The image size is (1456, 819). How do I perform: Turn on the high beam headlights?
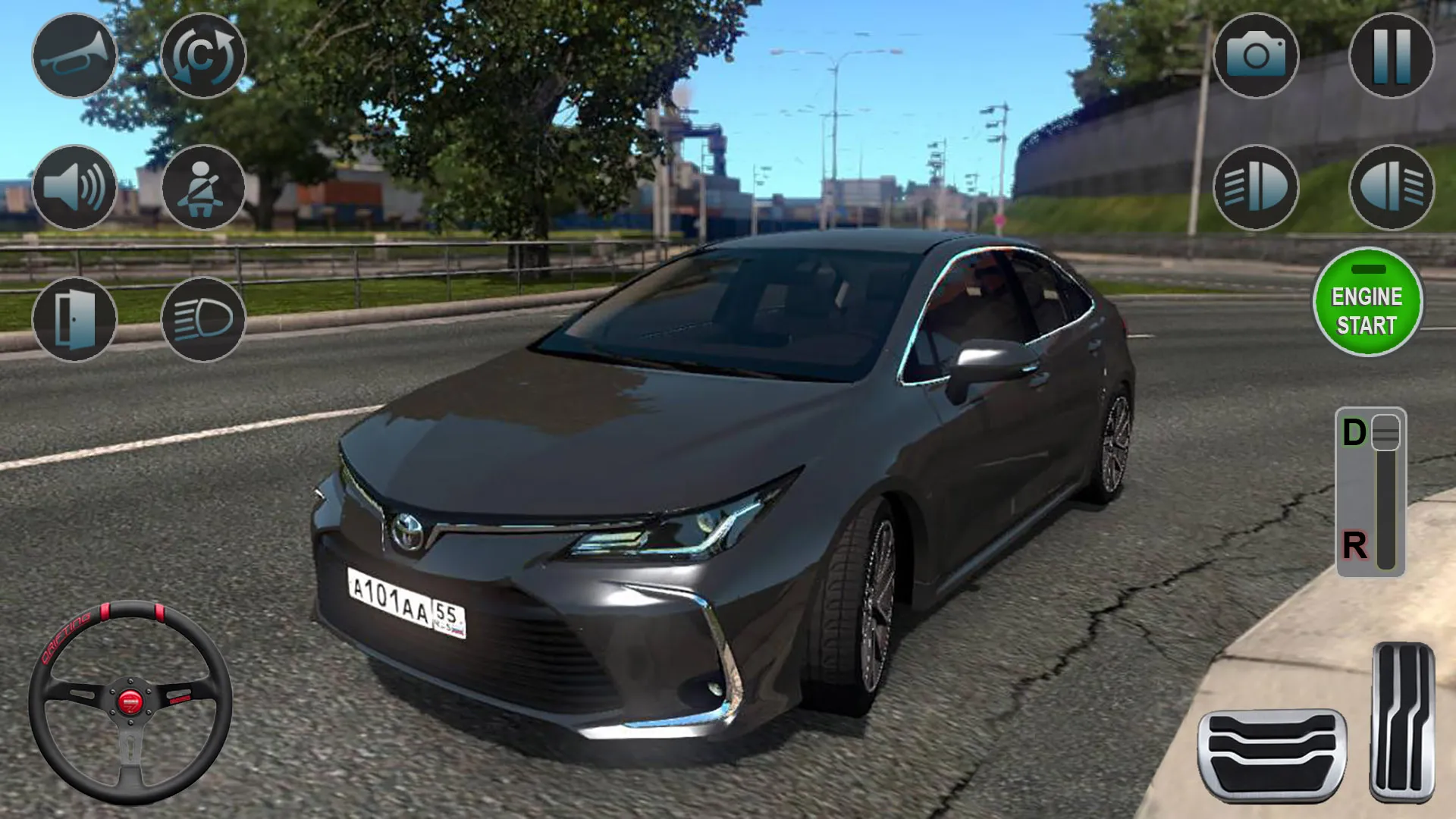(202, 318)
